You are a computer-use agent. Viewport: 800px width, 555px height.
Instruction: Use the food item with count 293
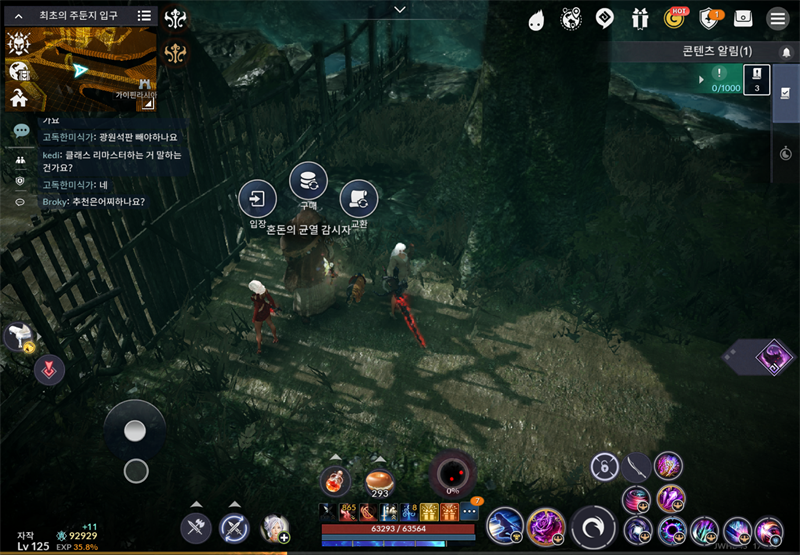pos(379,482)
